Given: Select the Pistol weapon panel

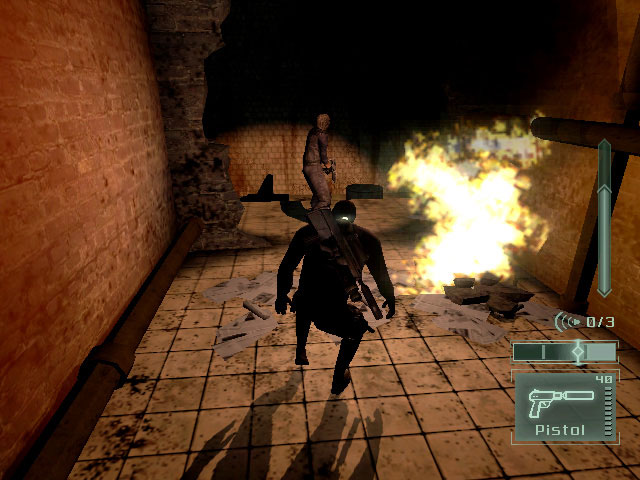Looking at the screenshot, I should click(x=565, y=406).
